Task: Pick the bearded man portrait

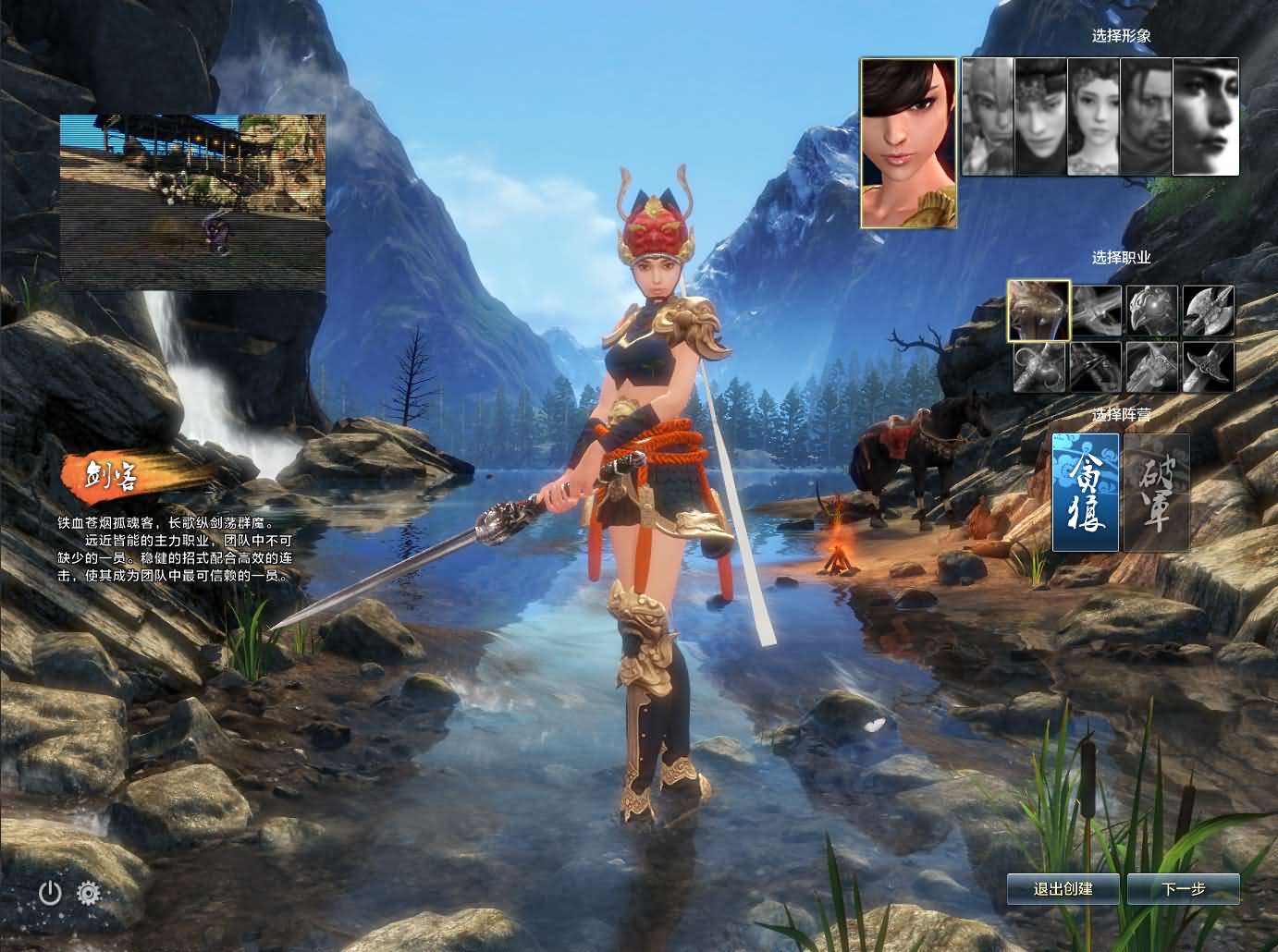Action: 1147,116
